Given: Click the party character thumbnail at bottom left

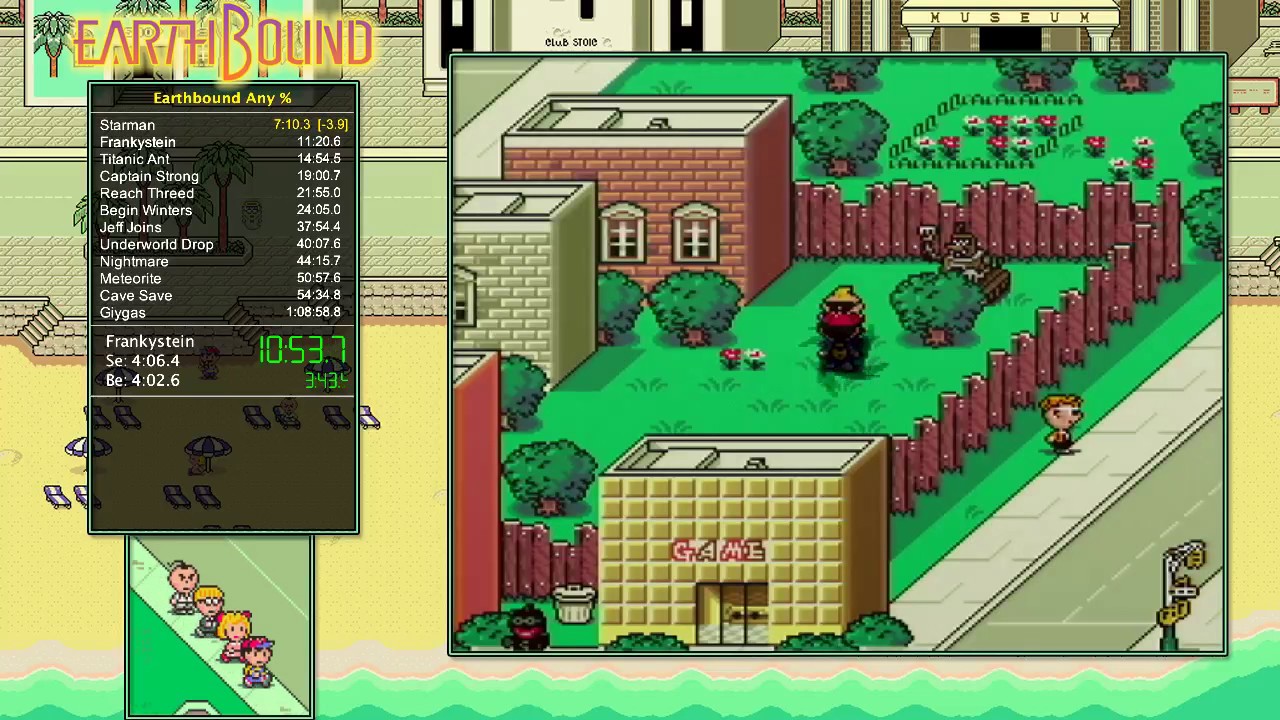Looking at the screenshot, I should click(x=219, y=620).
